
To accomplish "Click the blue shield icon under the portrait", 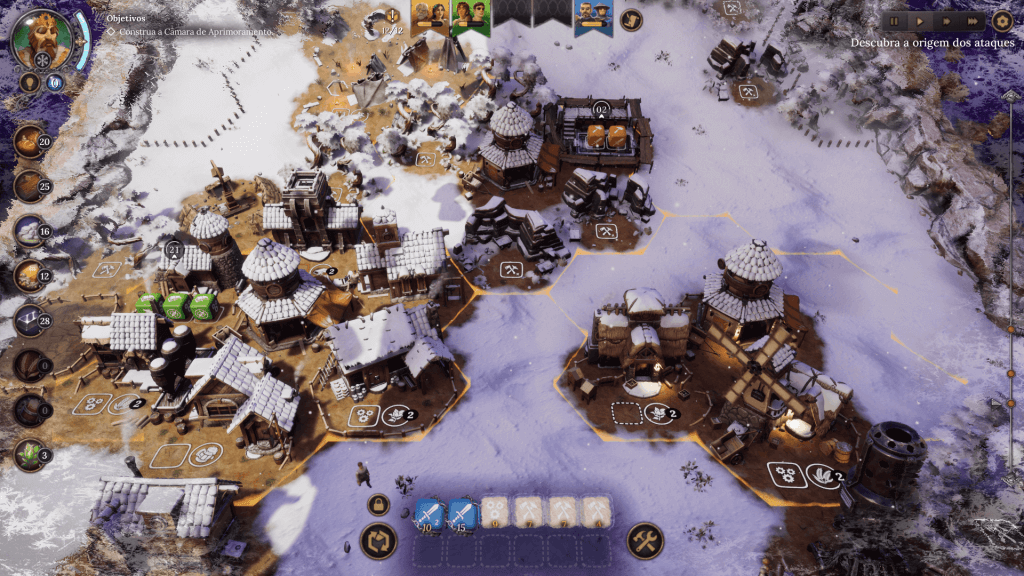I will (54, 83).
